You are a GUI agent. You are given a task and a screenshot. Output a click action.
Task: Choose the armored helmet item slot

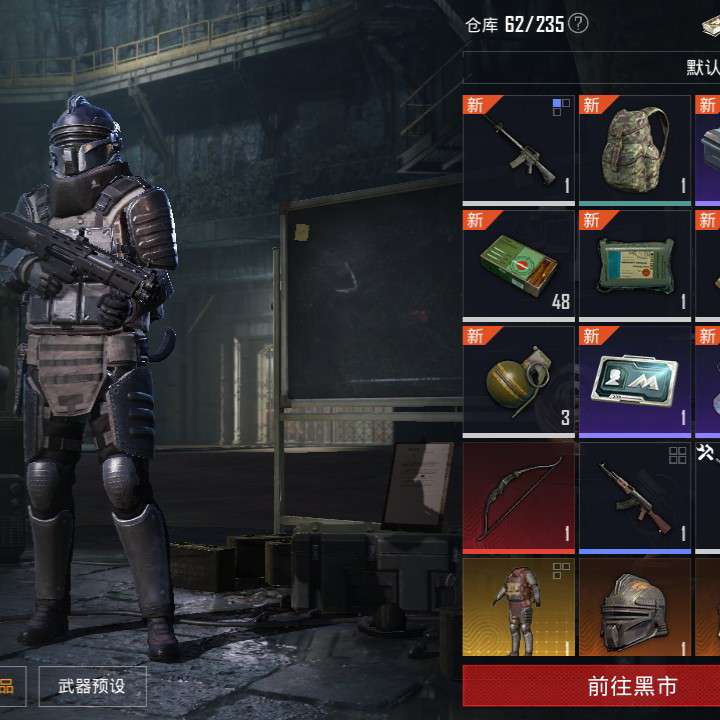point(635,608)
